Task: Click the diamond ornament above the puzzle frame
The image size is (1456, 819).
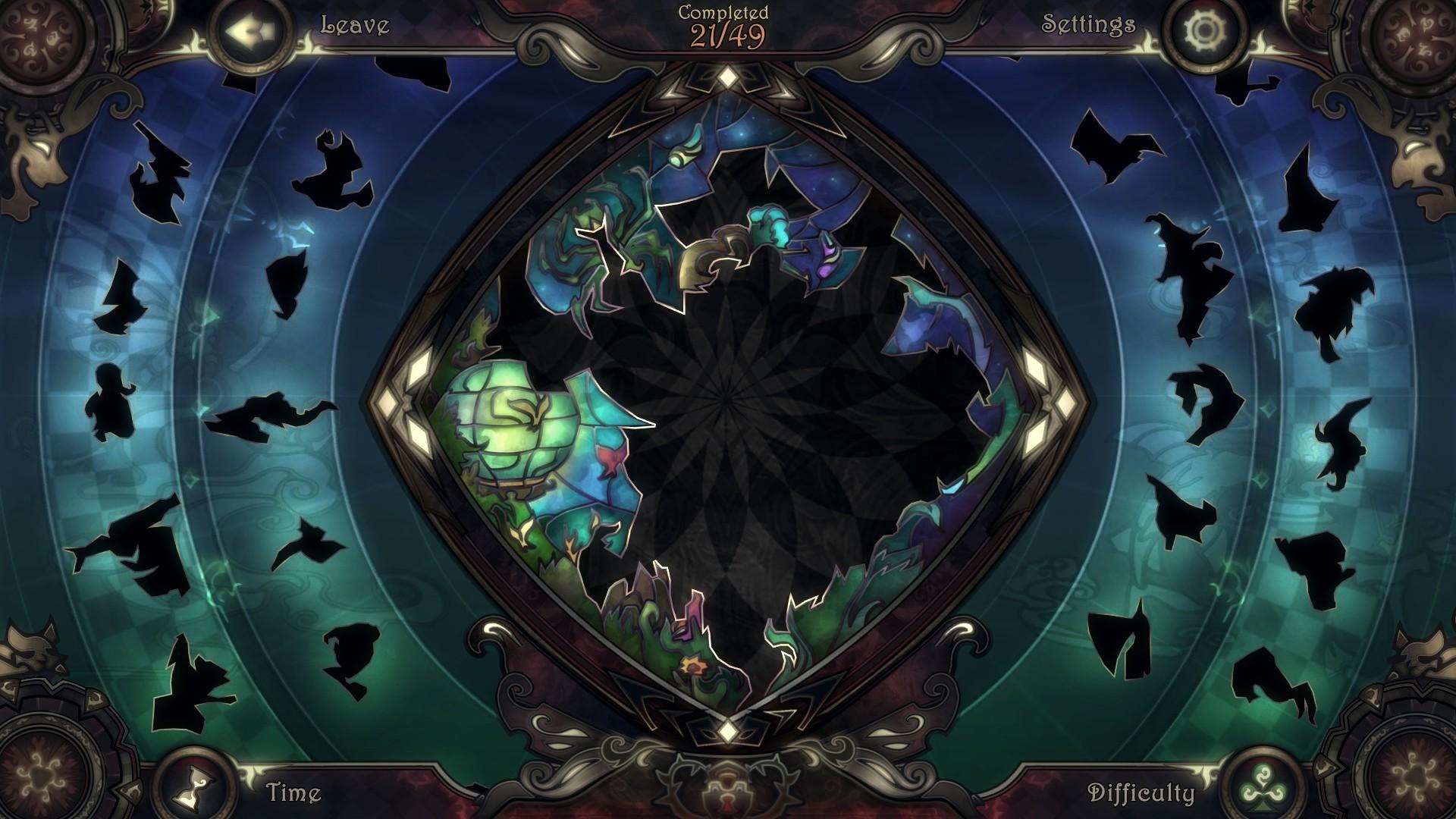Action: (x=726, y=74)
